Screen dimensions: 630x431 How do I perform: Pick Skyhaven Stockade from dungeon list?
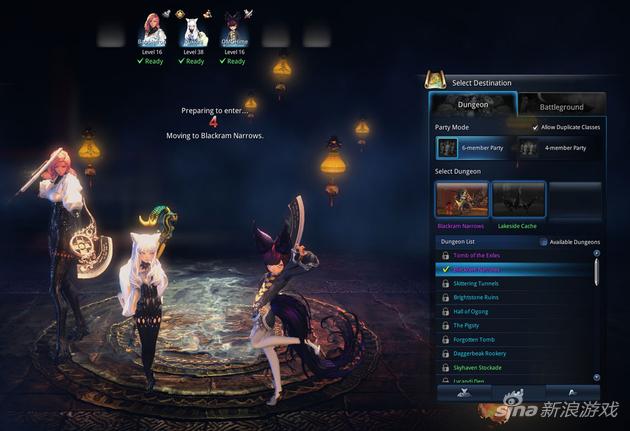click(x=478, y=367)
